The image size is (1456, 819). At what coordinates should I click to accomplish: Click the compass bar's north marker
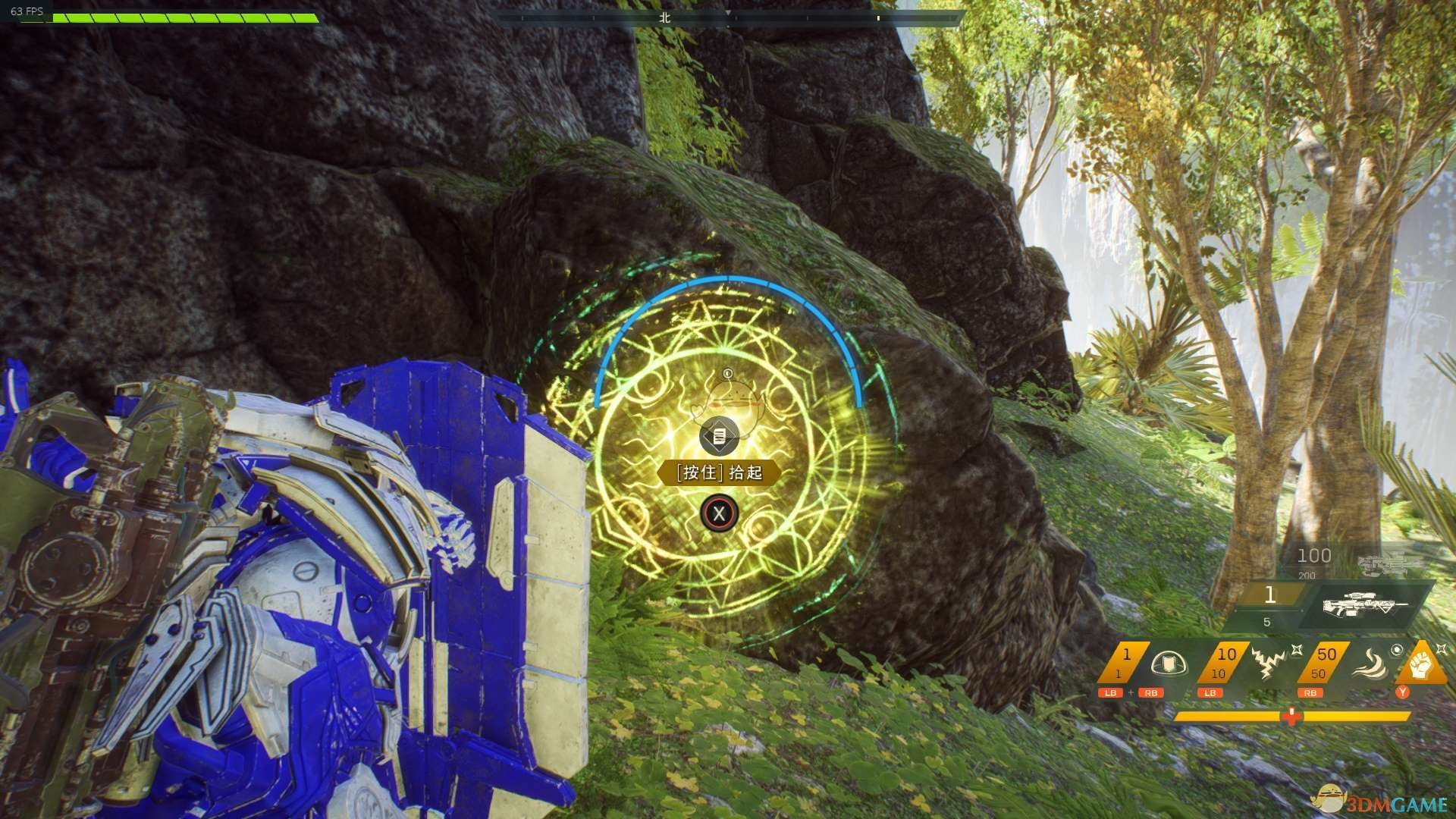point(665,17)
